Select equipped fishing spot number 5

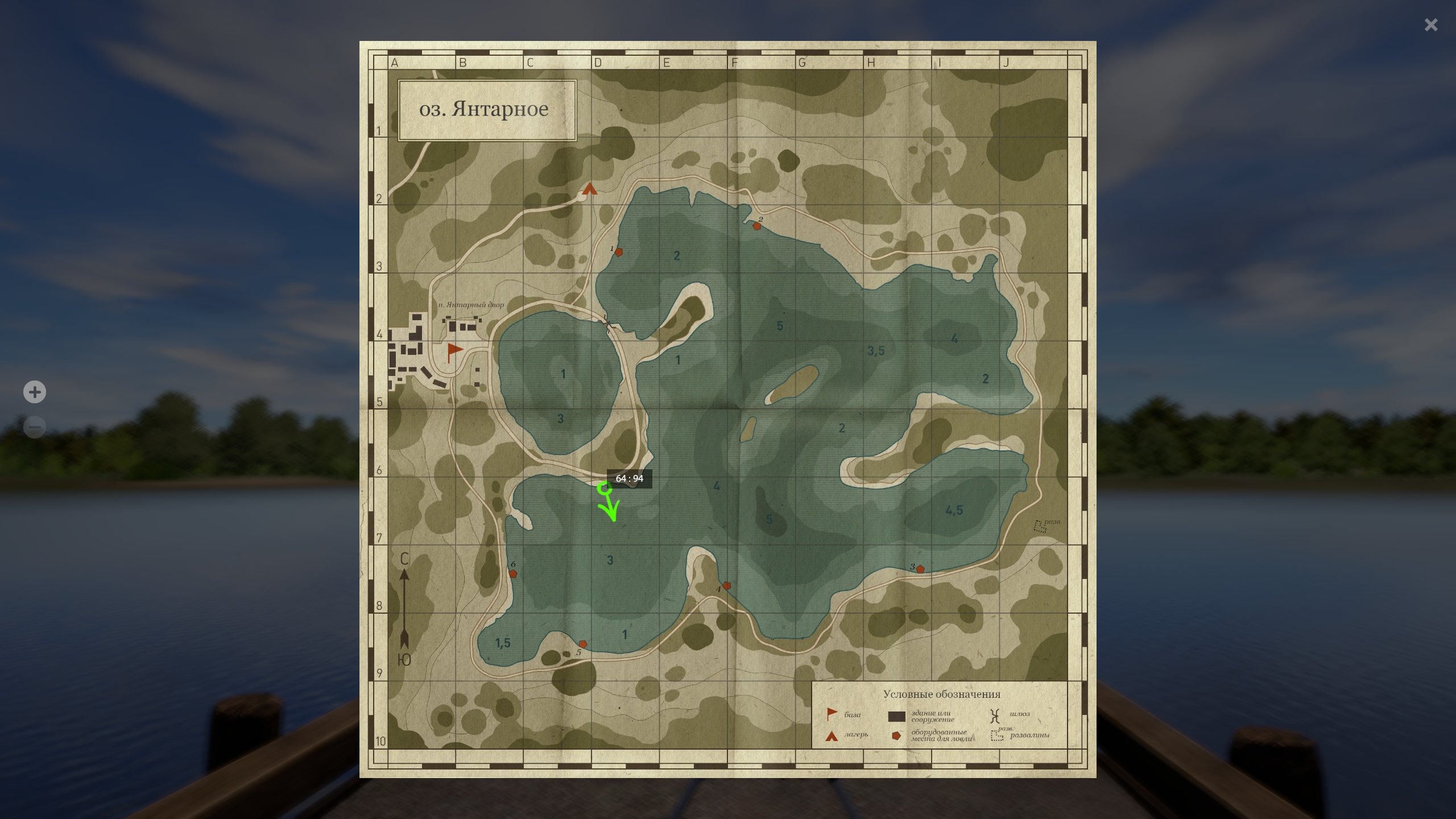[x=582, y=644]
